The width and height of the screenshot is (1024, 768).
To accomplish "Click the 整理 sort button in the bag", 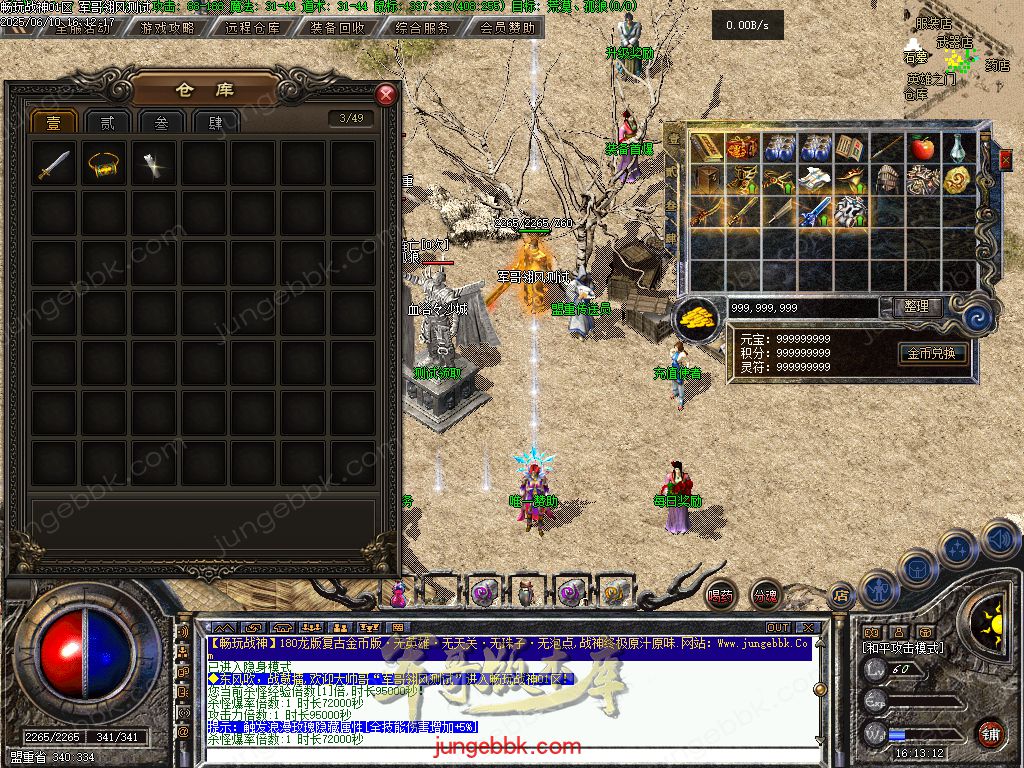I will (915, 307).
